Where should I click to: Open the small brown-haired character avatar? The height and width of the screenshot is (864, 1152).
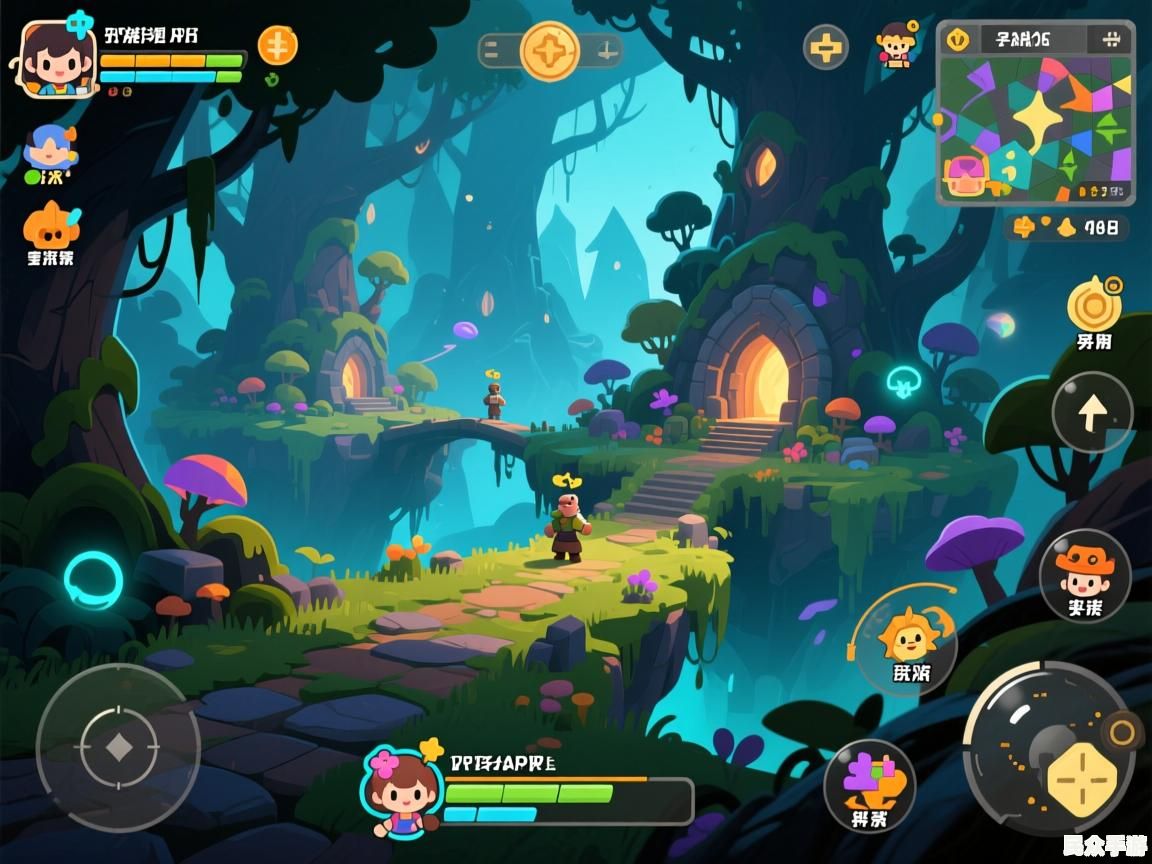[896, 45]
